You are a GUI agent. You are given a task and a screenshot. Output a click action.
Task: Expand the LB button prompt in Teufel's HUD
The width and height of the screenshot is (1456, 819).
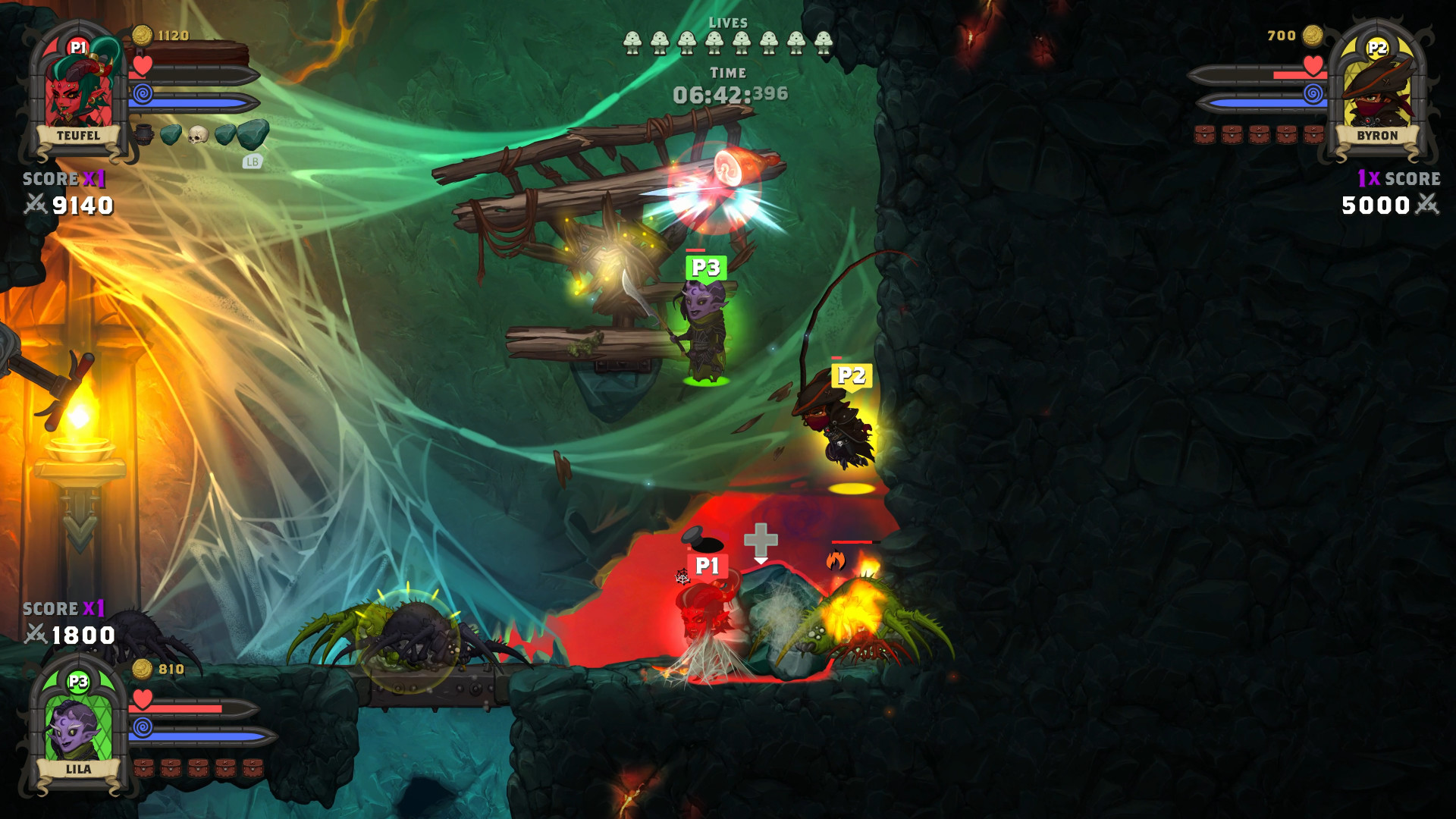pos(253,161)
